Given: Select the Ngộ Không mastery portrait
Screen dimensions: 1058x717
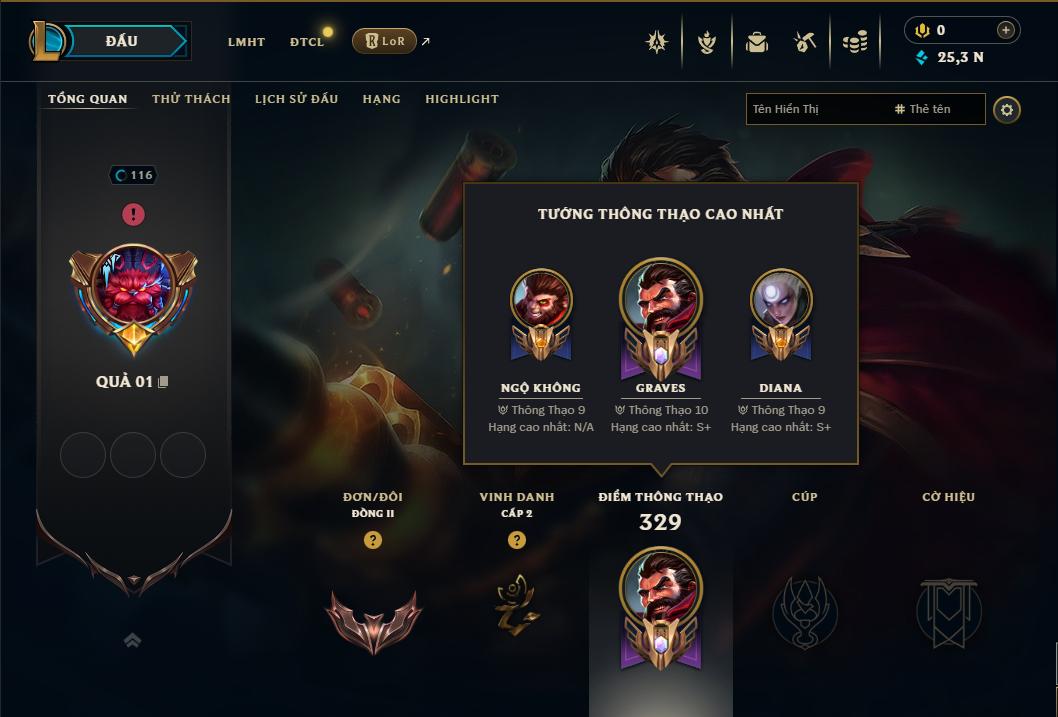Looking at the screenshot, I should pyautogui.click(x=541, y=300).
